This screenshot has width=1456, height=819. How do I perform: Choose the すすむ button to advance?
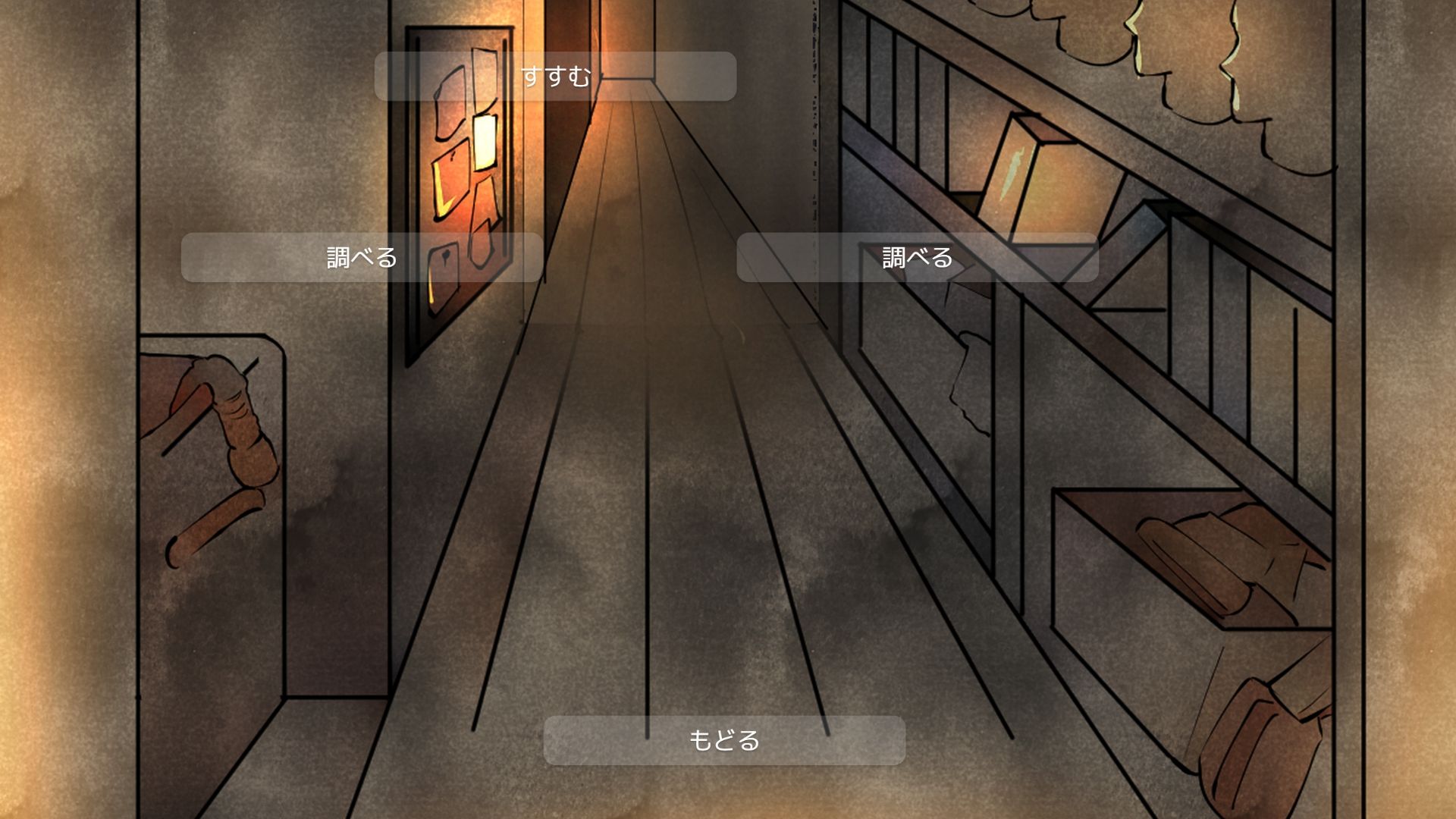(555, 77)
